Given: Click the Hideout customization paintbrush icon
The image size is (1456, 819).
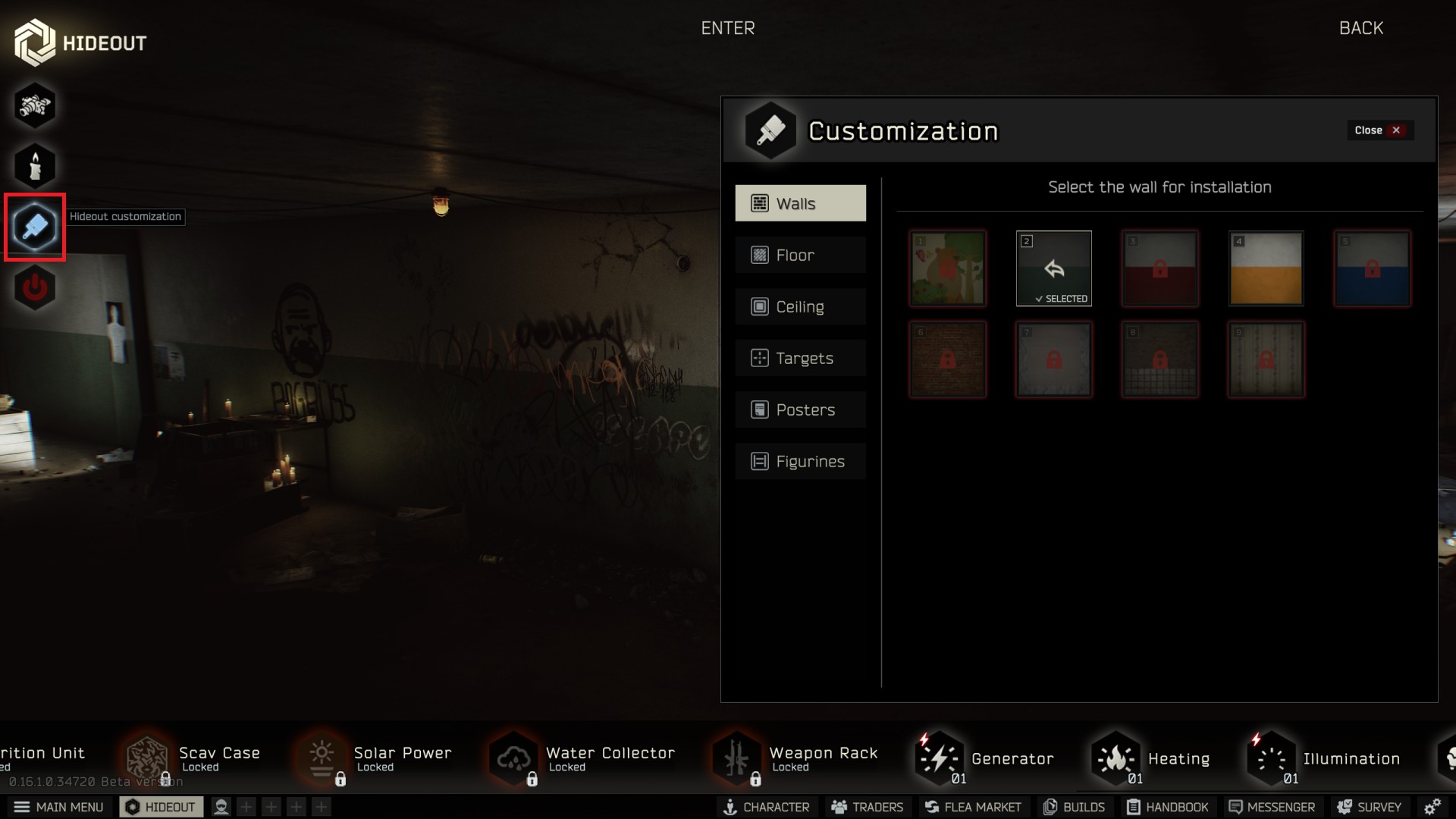Looking at the screenshot, I should [35, 227].
